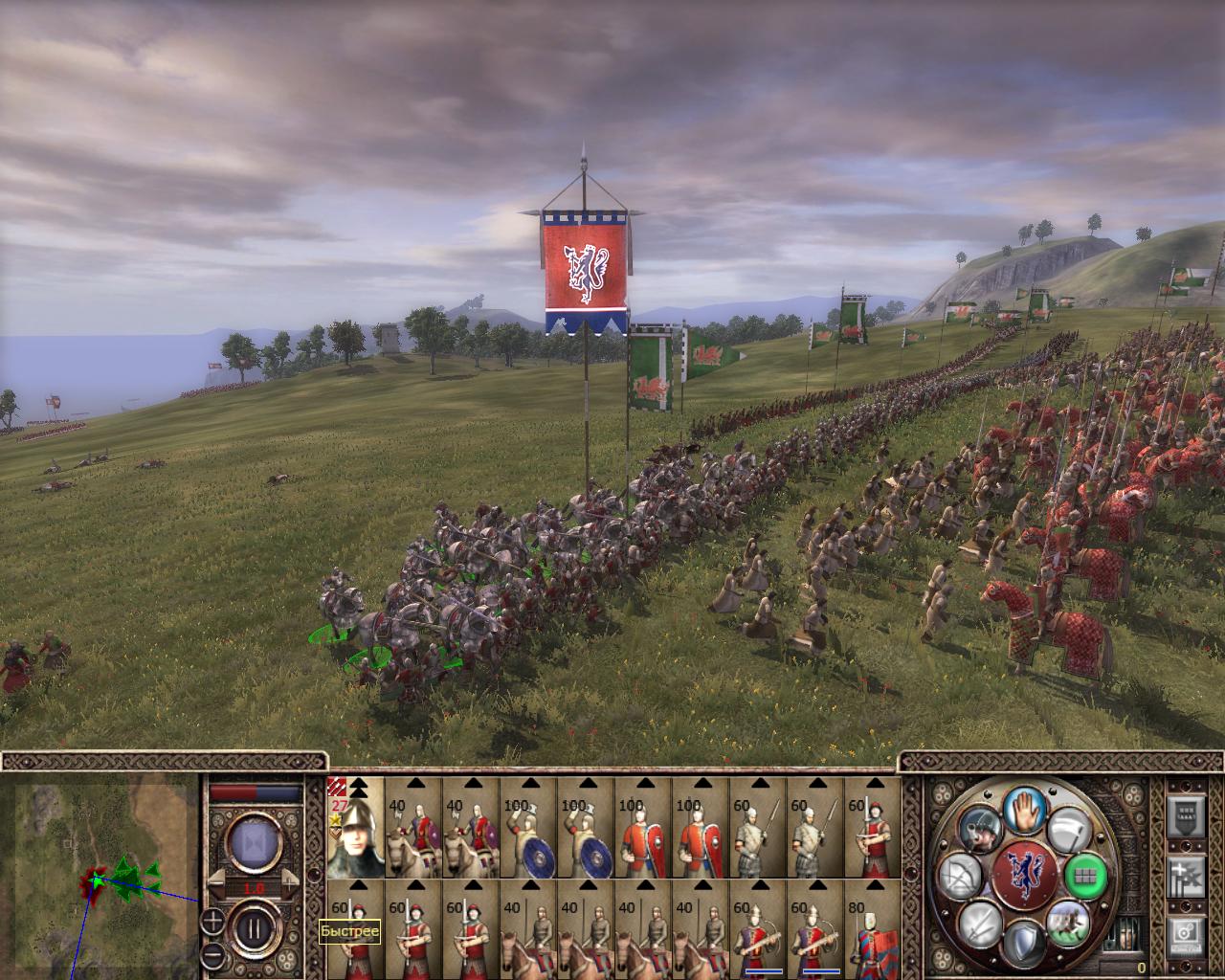The image size is (1225, 980).
Task: Zoom out the minimap with the minus button
Action: (212, 956)
